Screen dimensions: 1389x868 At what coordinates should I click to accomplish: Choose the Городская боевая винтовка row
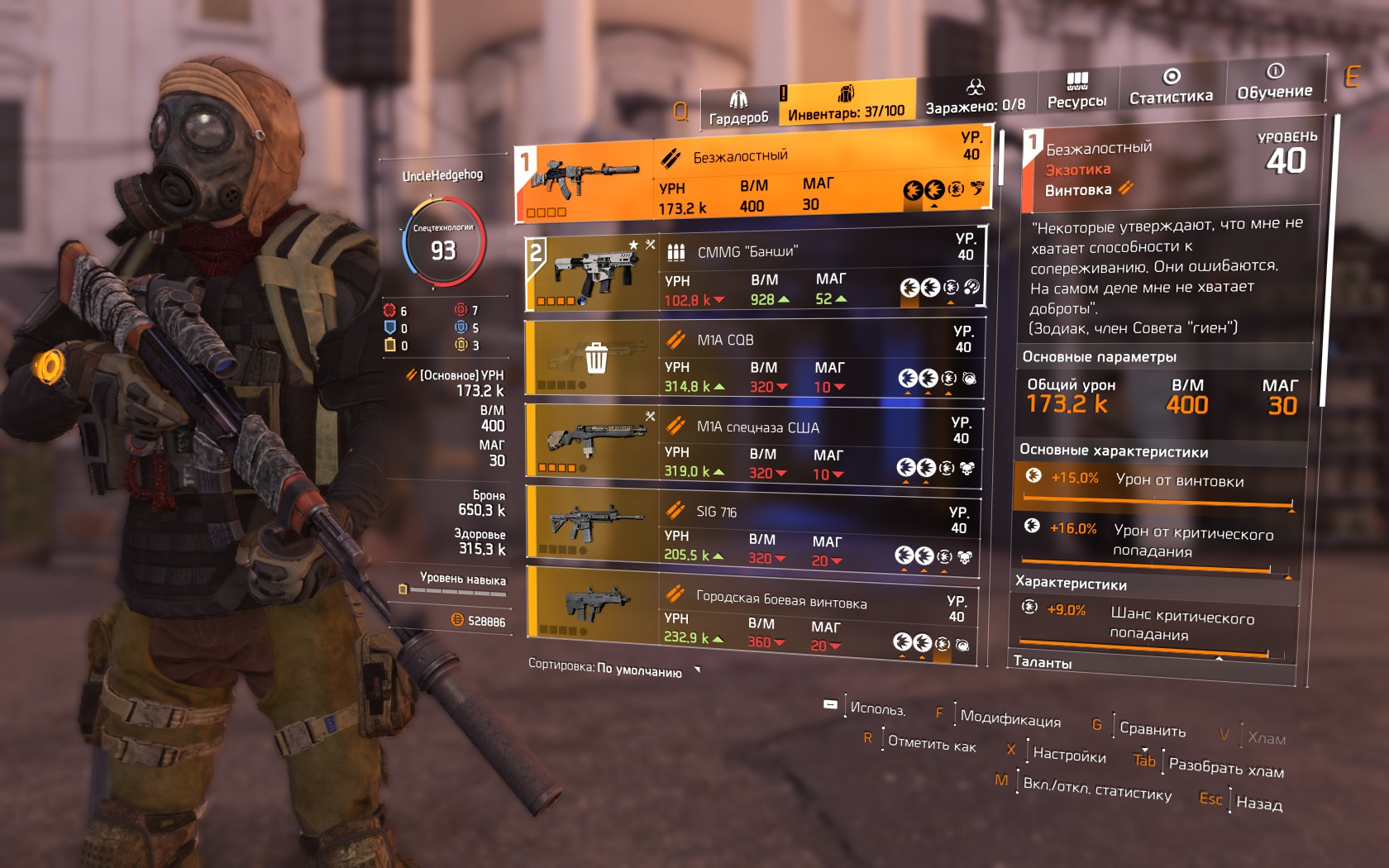(754, 618)
